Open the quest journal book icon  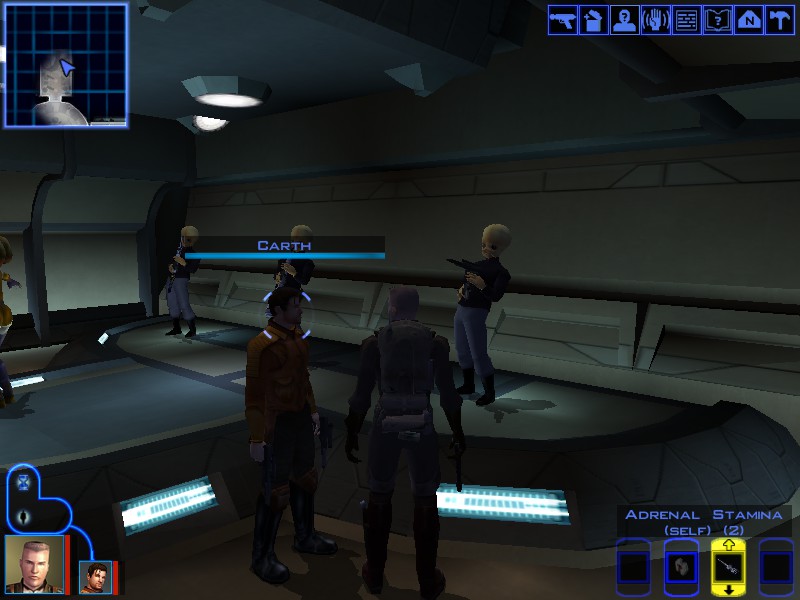click(x=717, y=19)
